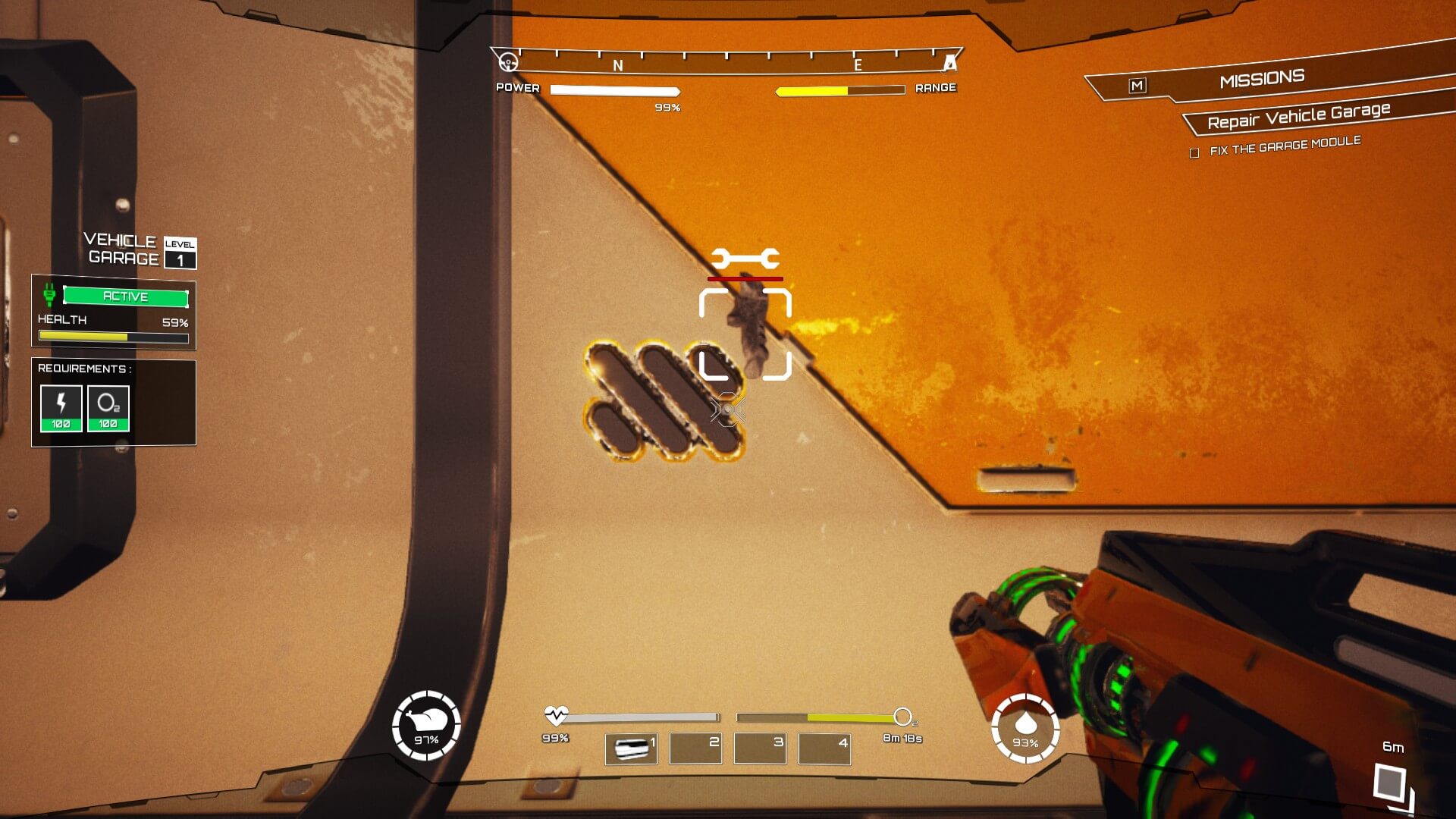
Task: Click the wrench repair marker
Action: [x=745, y=259]
